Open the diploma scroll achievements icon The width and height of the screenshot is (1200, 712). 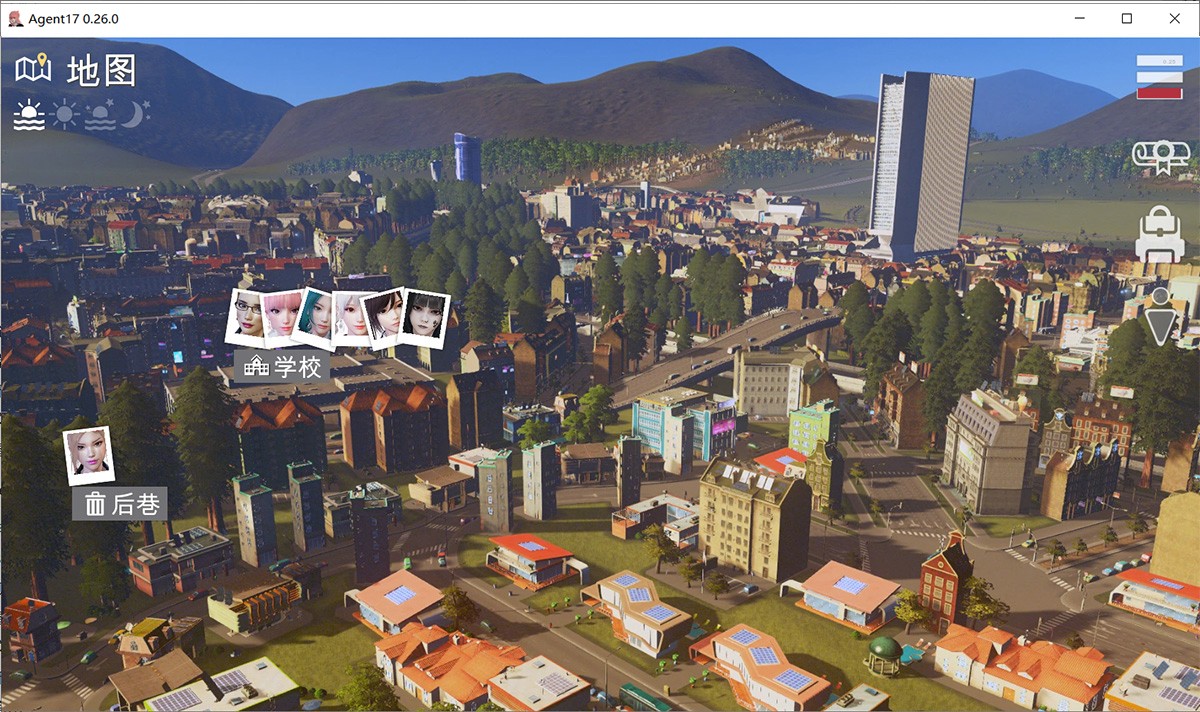coord(1160,157)
